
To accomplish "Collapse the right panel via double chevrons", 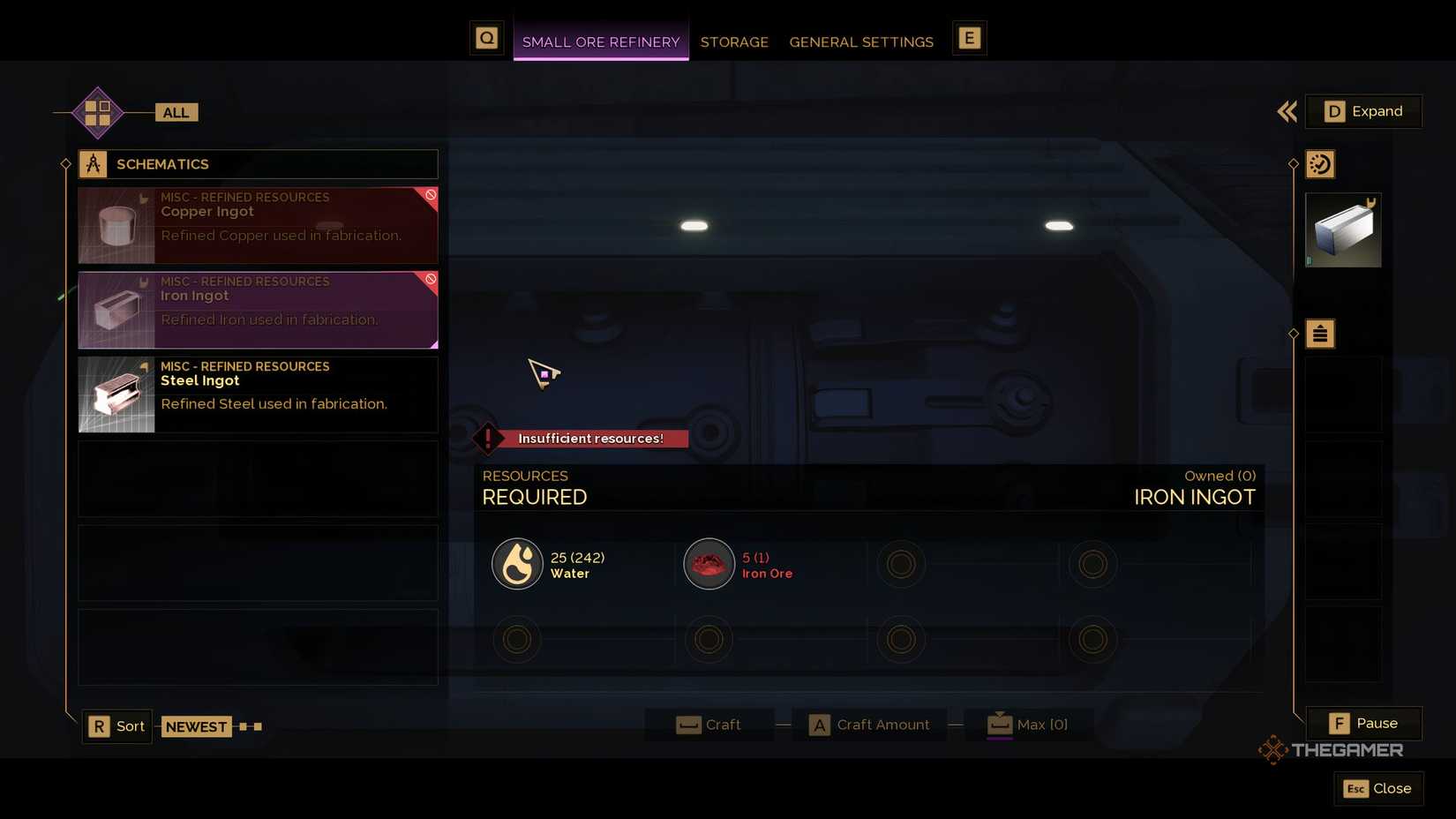I will (x=1287, y=112).
